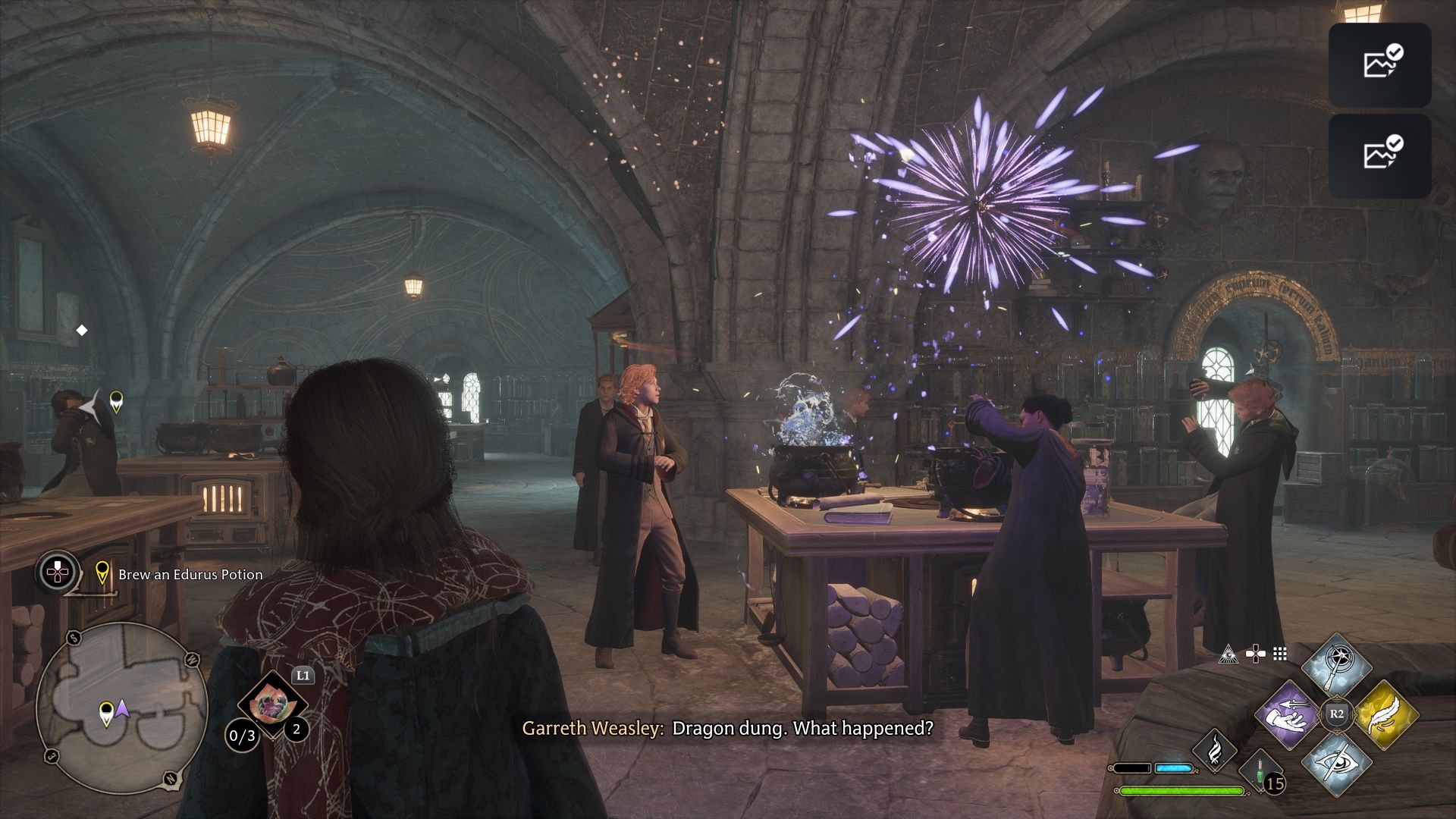The height and width of the screenshot is (819, 1456).
Task: Click the Mandrake plant item icon beside L1
Action: coord(272,704)
